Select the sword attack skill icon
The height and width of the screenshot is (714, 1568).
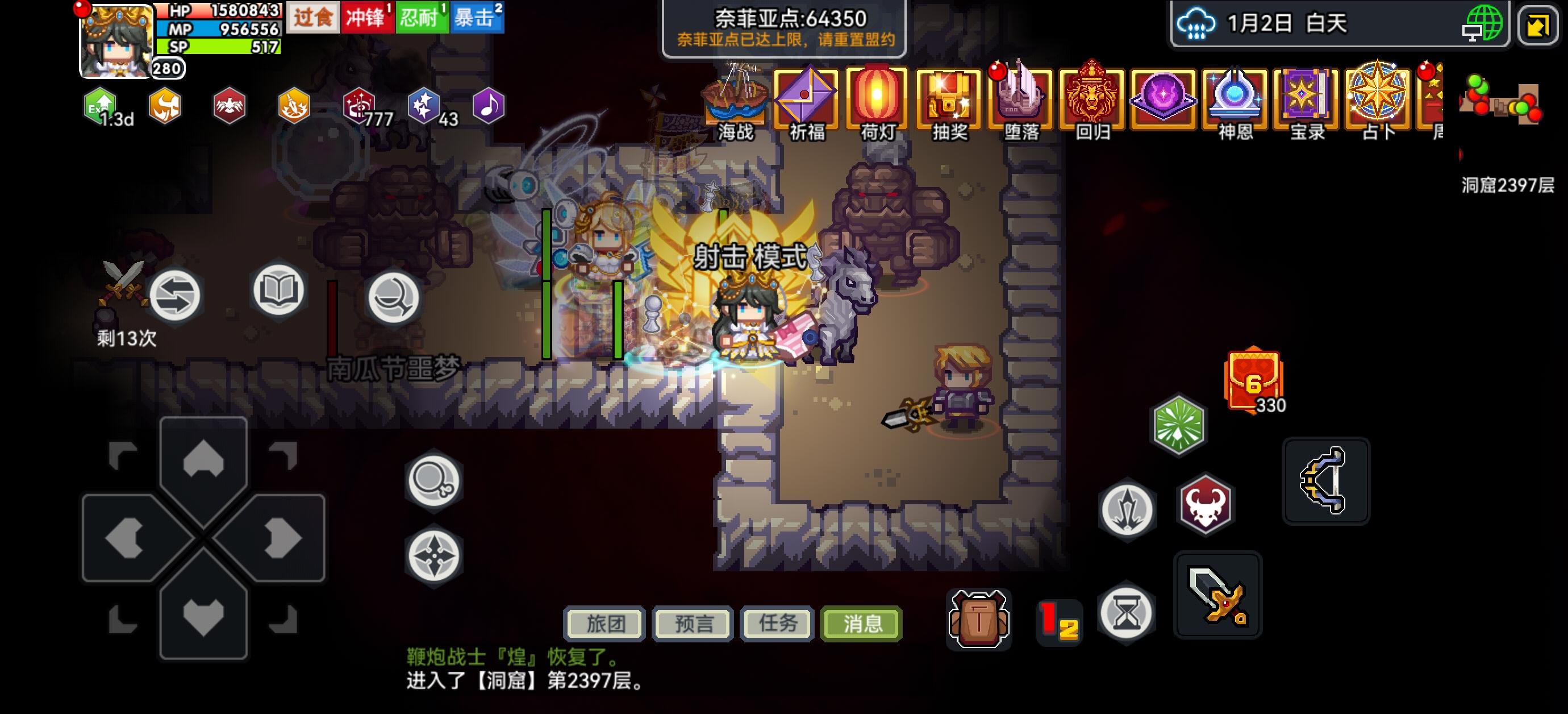(x=1219, y=595)
